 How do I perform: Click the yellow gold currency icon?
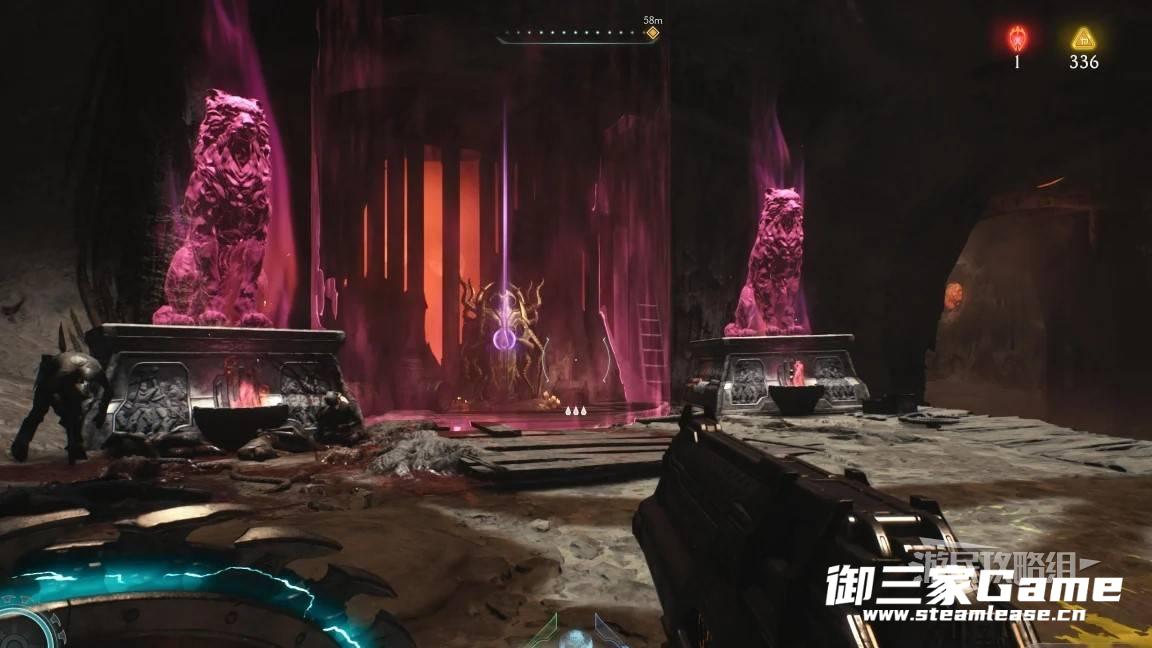pos(1083,39)
